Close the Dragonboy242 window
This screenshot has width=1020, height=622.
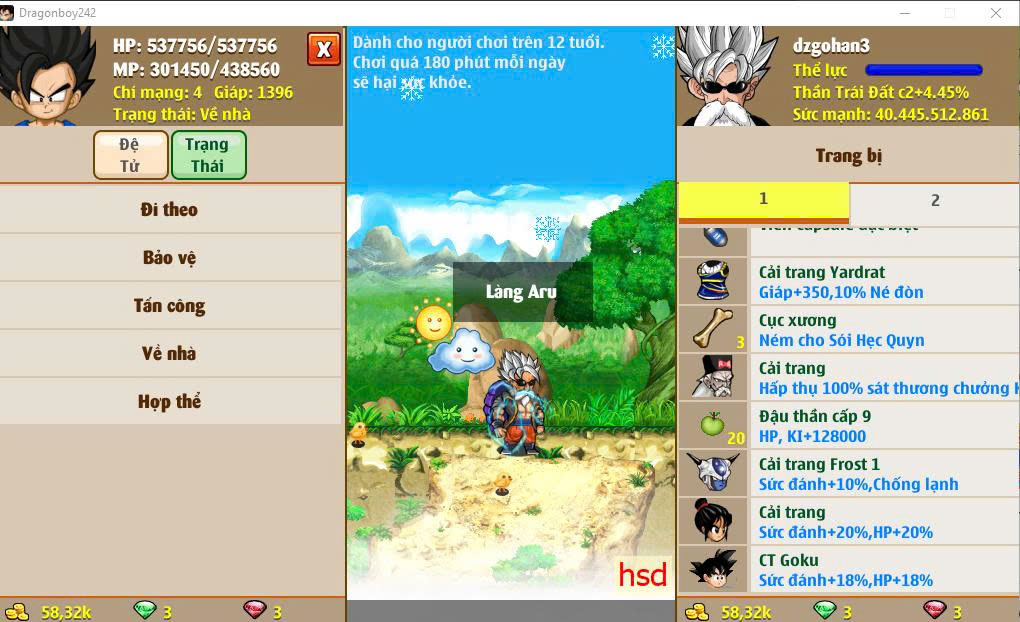(x=996, y=13)
